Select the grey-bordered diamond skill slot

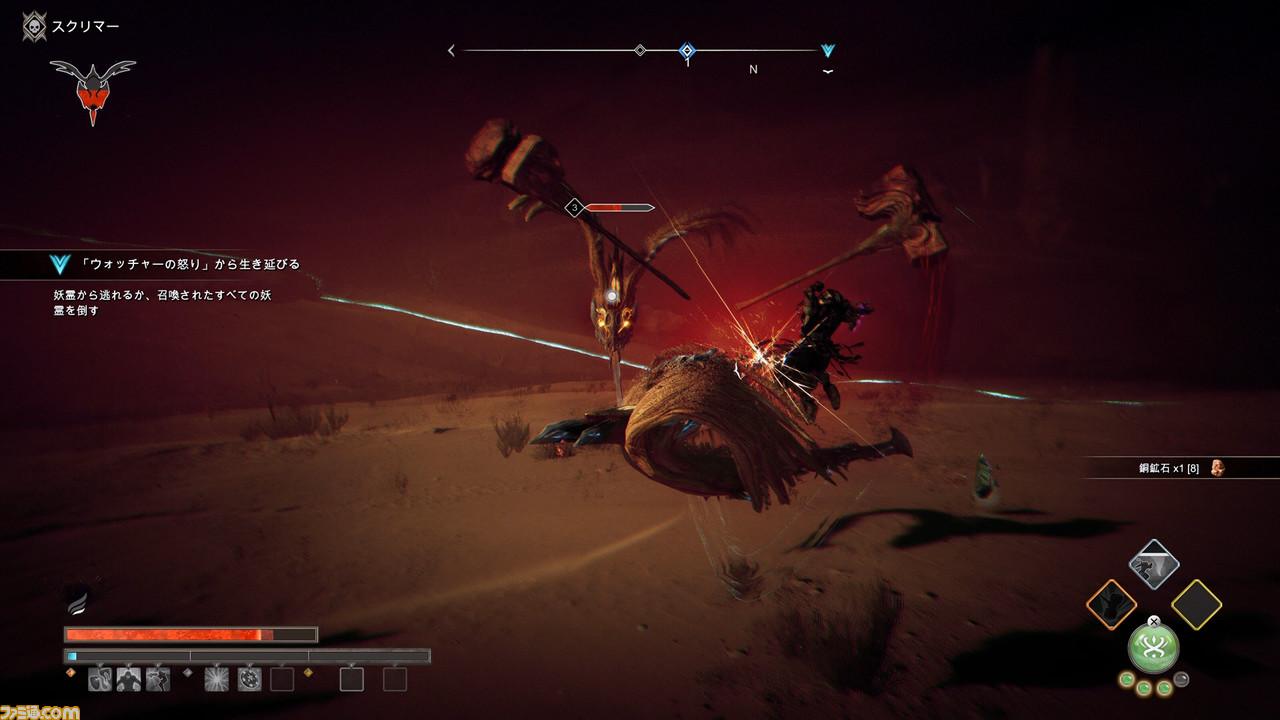click(x=1154, y=565)
